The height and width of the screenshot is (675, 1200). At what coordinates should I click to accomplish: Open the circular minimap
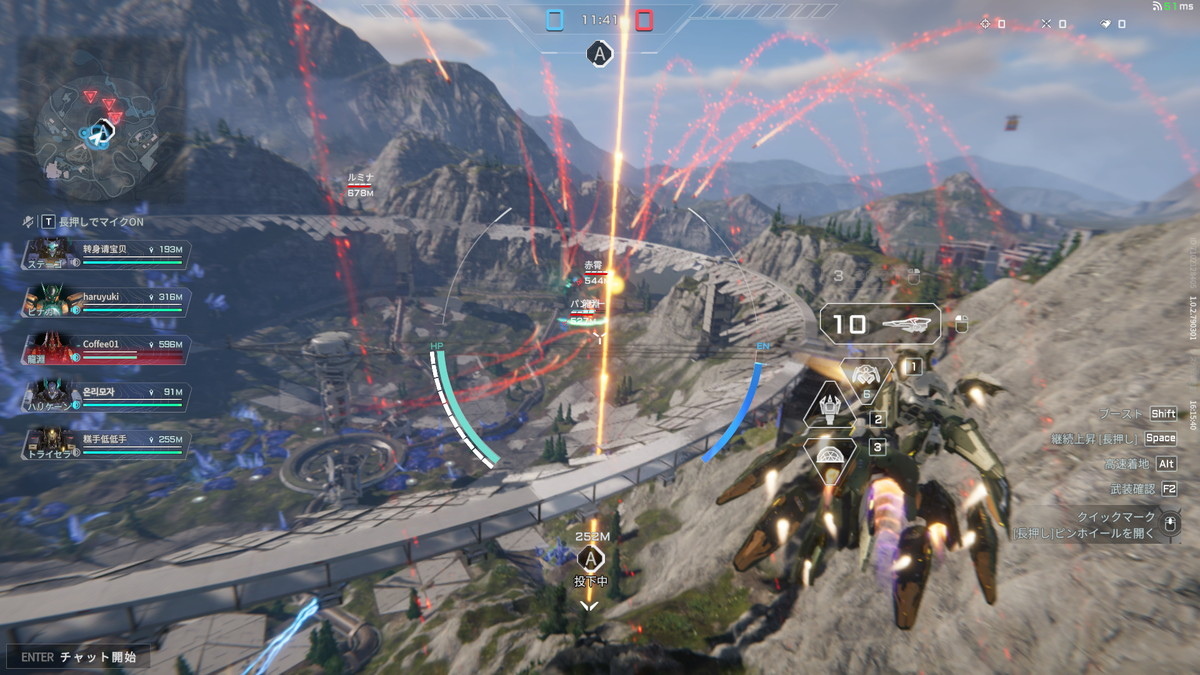click(98, 132)
